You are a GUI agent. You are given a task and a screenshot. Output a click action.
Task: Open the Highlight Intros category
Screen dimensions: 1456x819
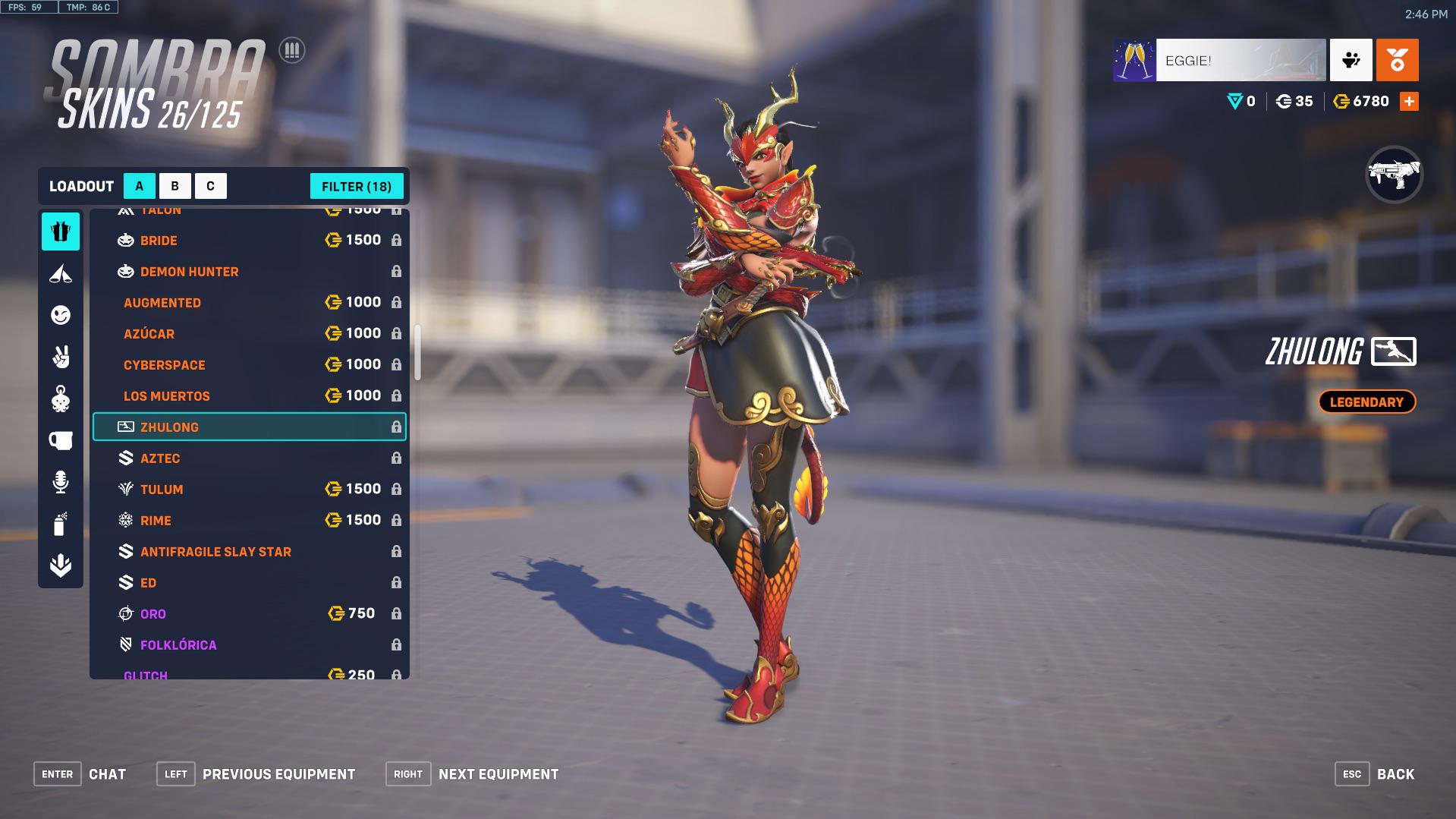tap(61, 275)
